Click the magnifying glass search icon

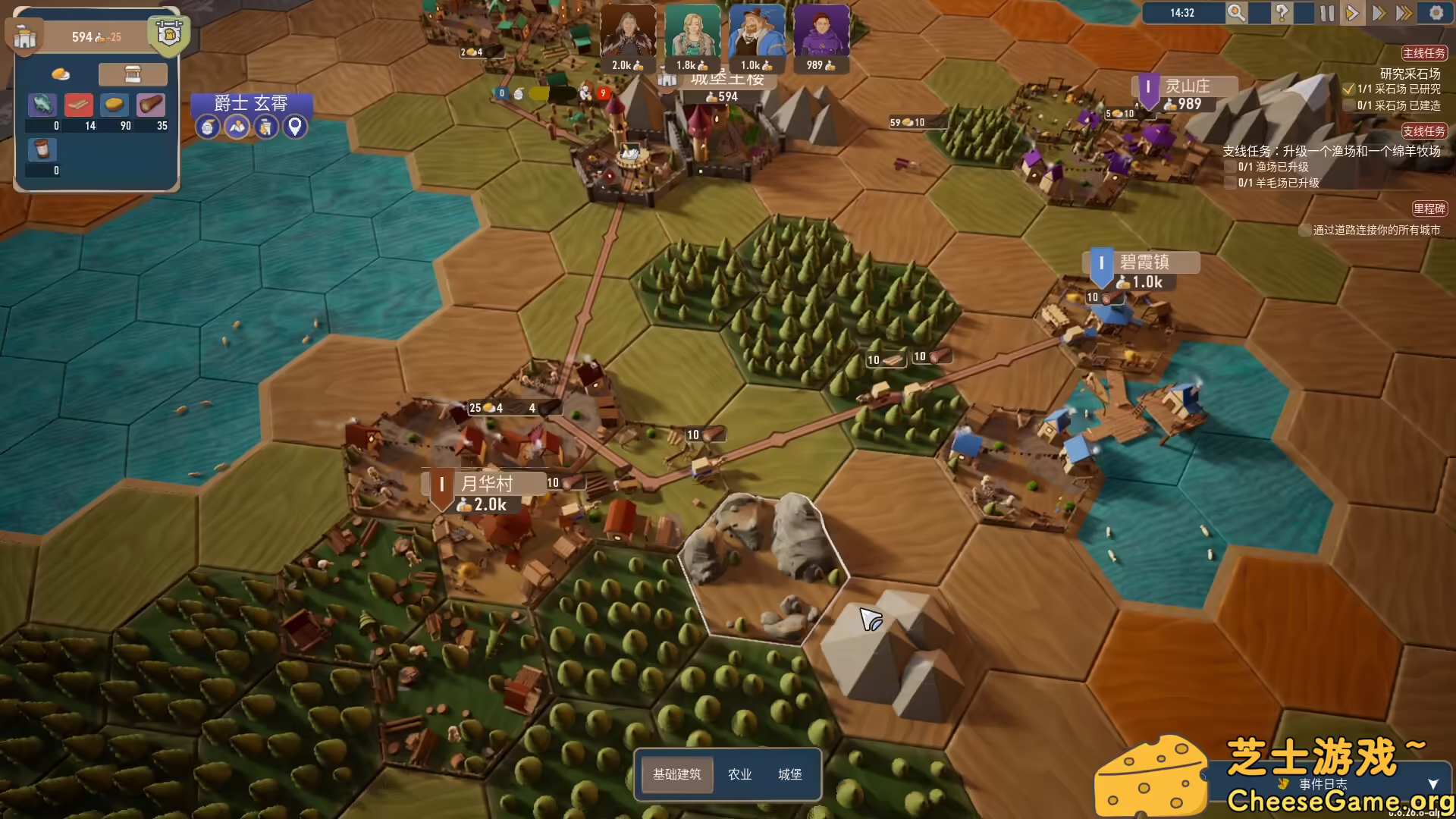[1236, 13]
